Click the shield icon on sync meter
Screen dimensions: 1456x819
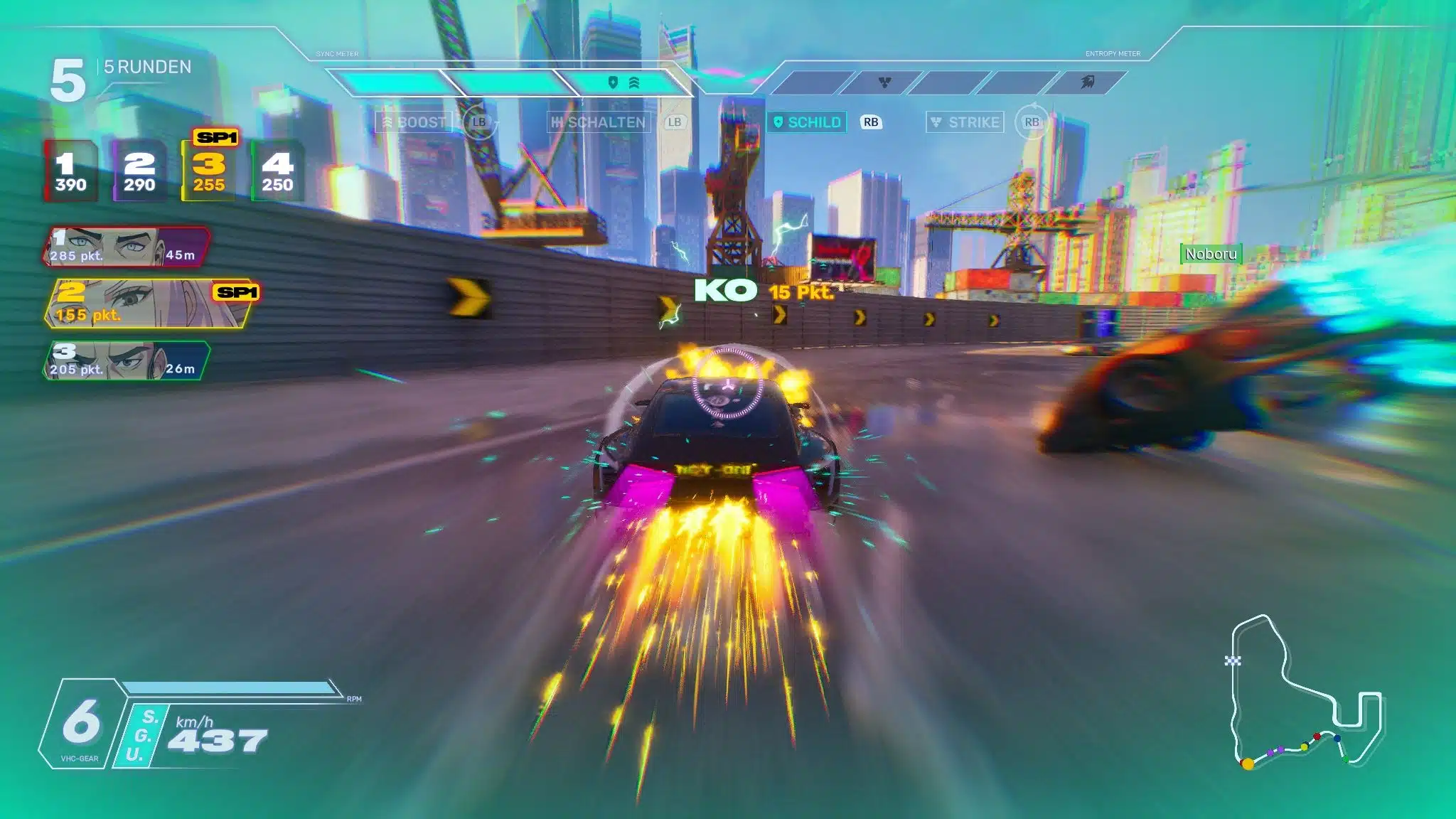[613, 82]
